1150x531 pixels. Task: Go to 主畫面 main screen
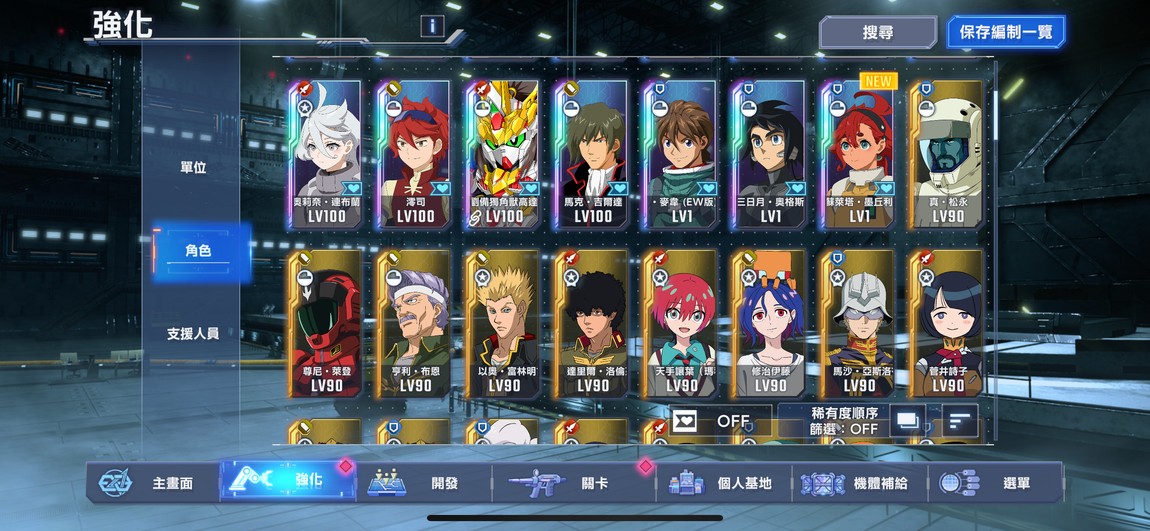pos(150,483)
